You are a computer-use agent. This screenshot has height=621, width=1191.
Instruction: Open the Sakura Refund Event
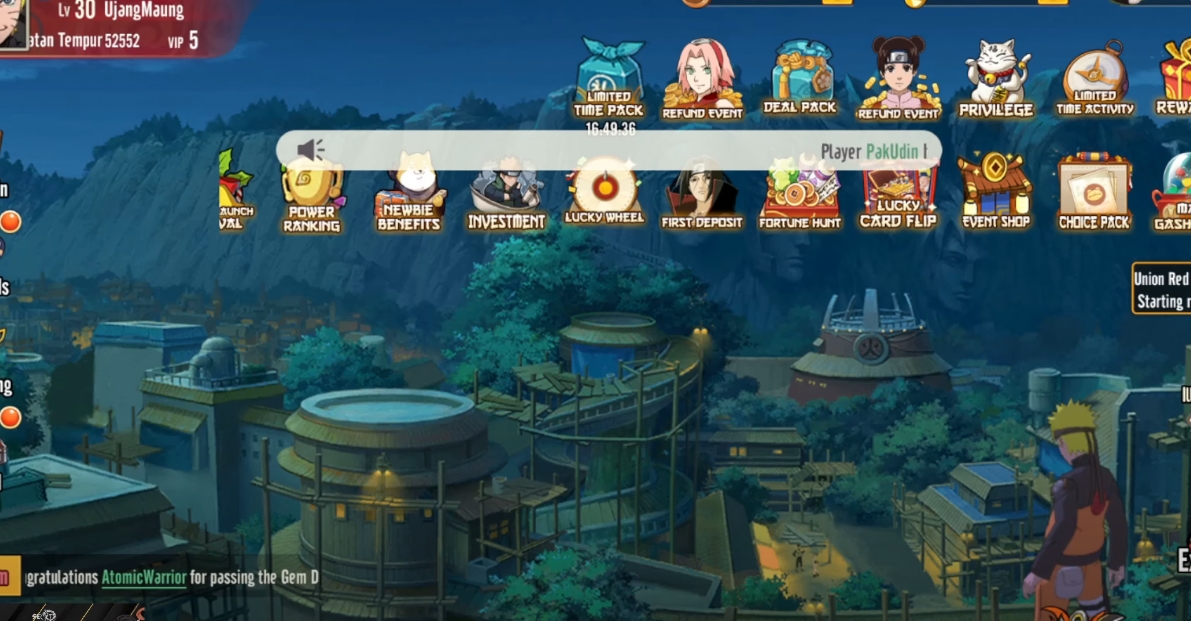(702, 80)
